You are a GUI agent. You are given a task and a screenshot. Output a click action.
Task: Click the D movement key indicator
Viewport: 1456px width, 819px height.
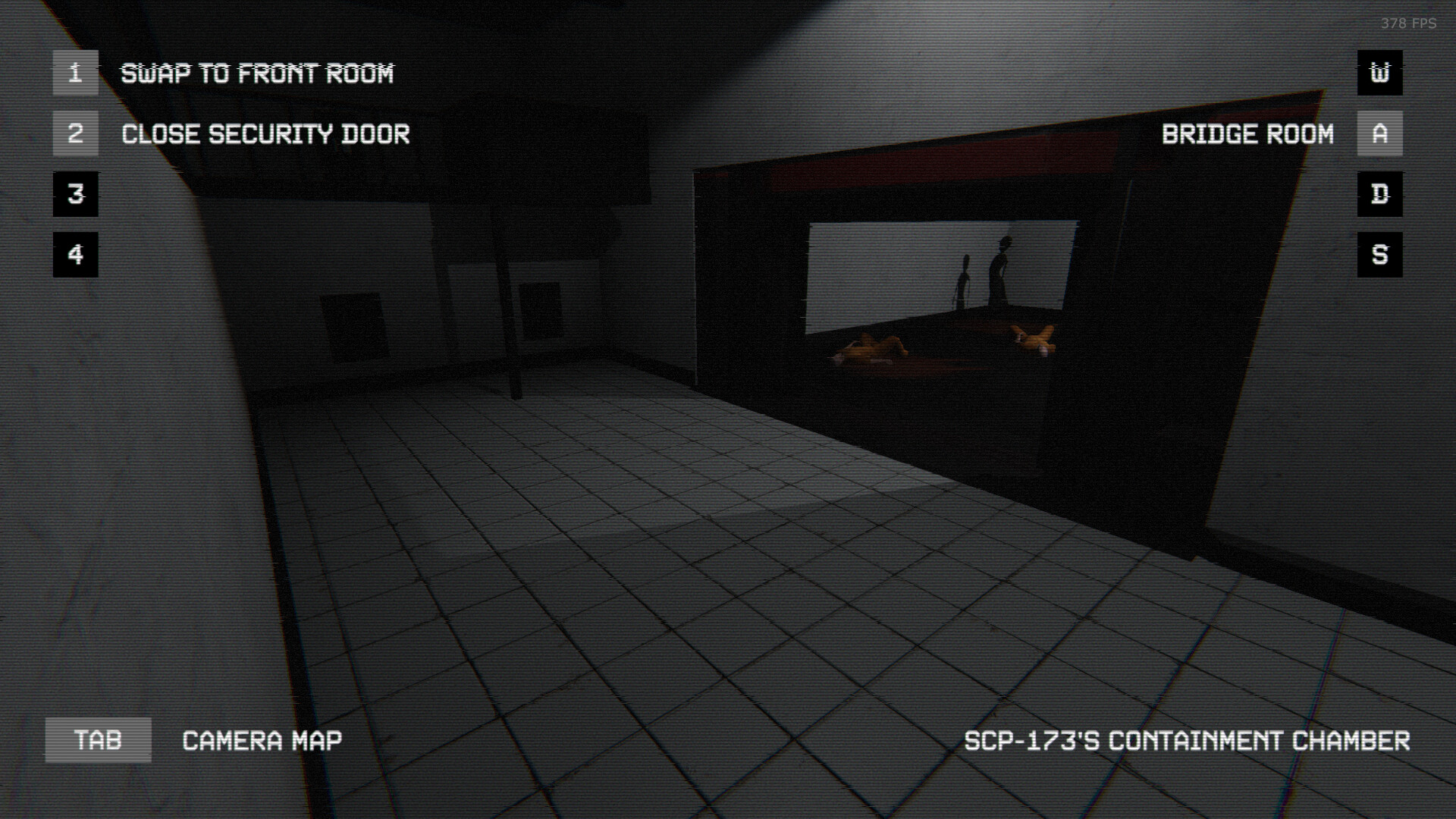[1380, 194]
